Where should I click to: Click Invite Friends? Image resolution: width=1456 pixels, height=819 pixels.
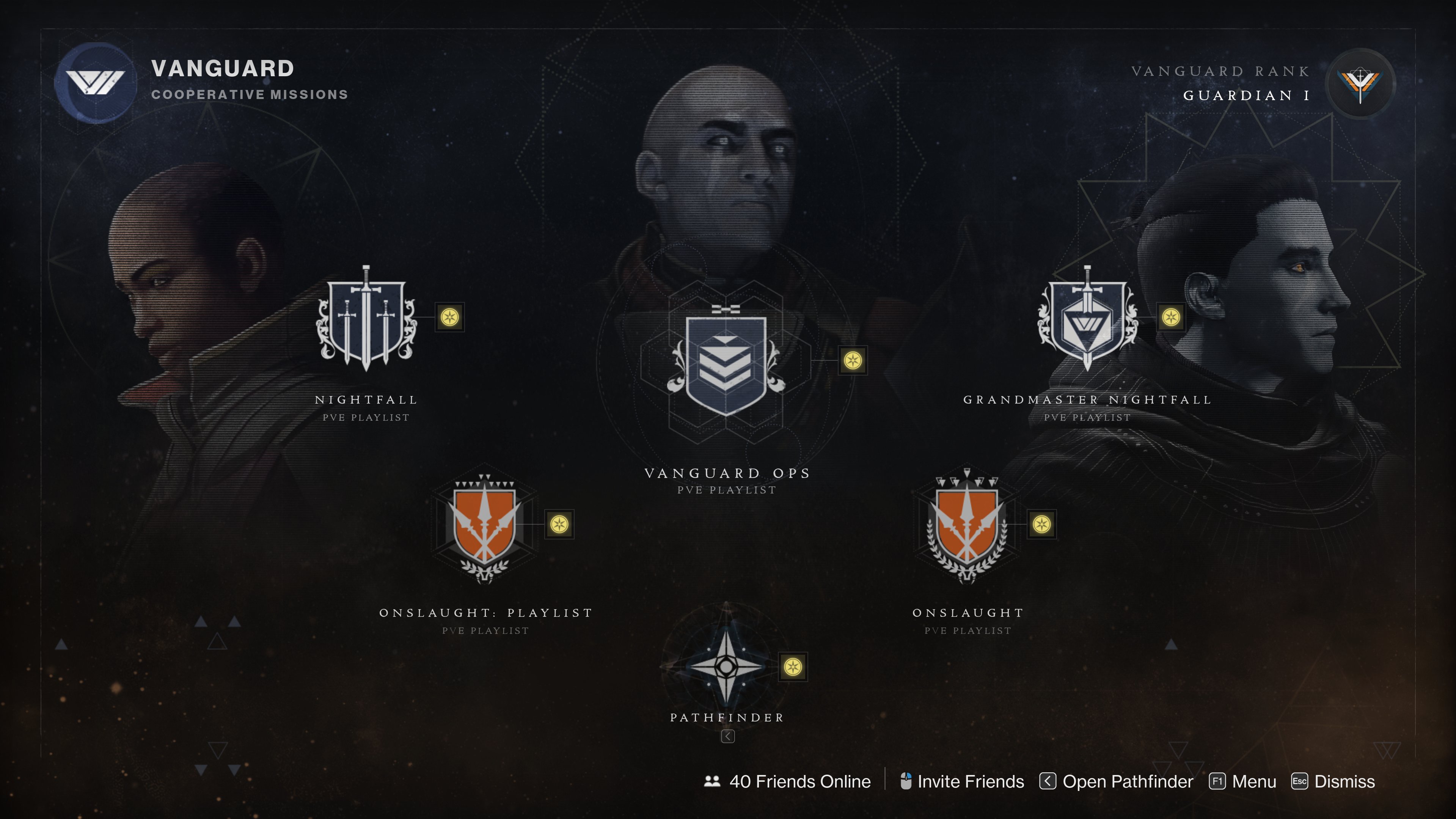tap(970, 781)
